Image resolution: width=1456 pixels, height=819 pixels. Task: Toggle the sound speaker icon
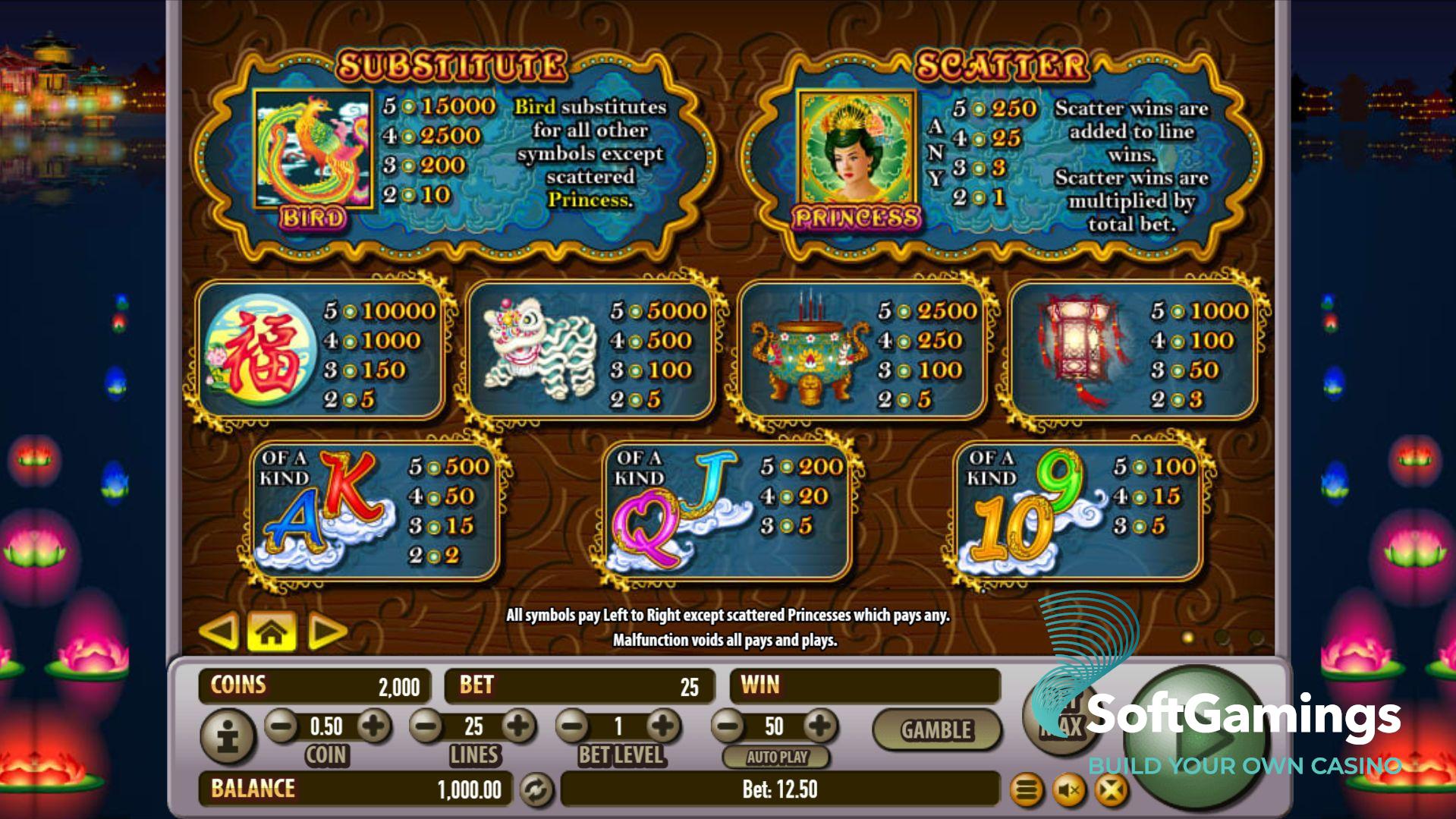click(1069, 791)
